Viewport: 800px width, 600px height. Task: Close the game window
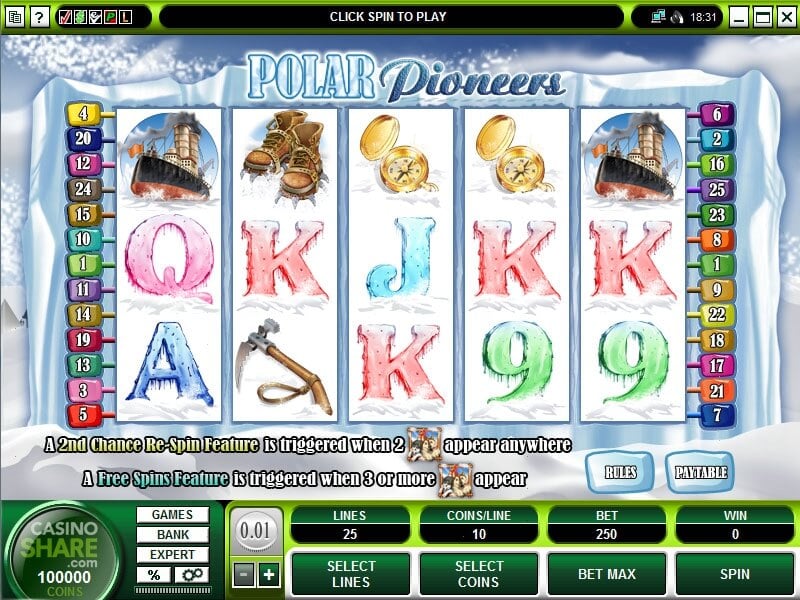pyautogui.click(x=785, y=17)
